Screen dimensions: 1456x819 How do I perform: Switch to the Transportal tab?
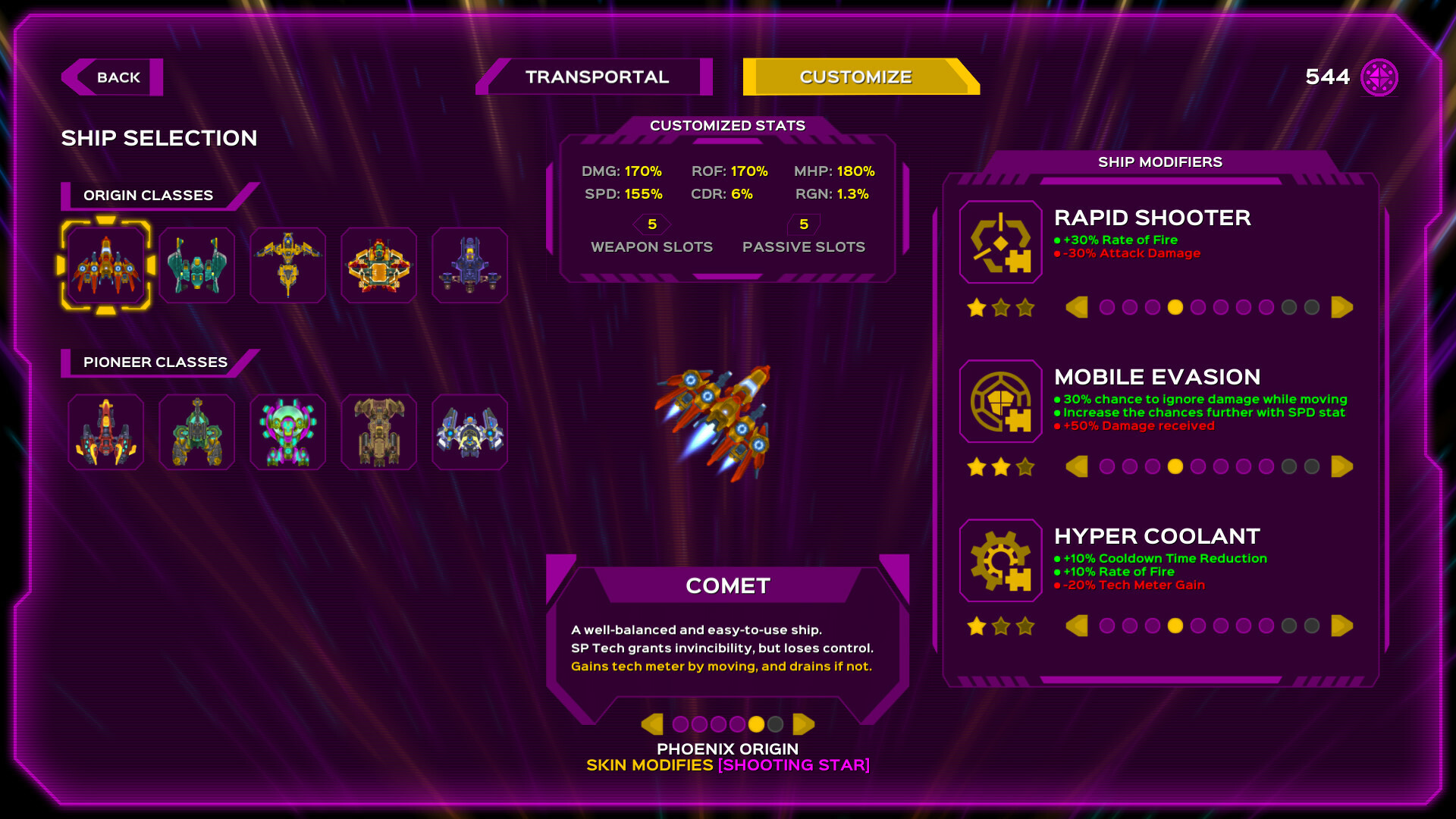[x=596, y=77]
